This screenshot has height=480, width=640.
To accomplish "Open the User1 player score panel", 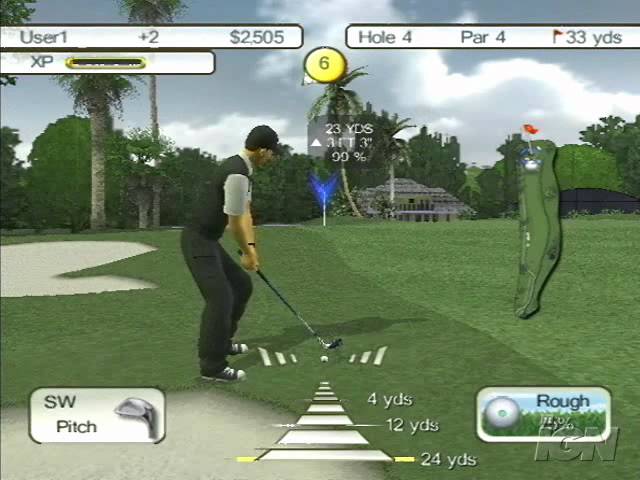I will pos(152,37).
